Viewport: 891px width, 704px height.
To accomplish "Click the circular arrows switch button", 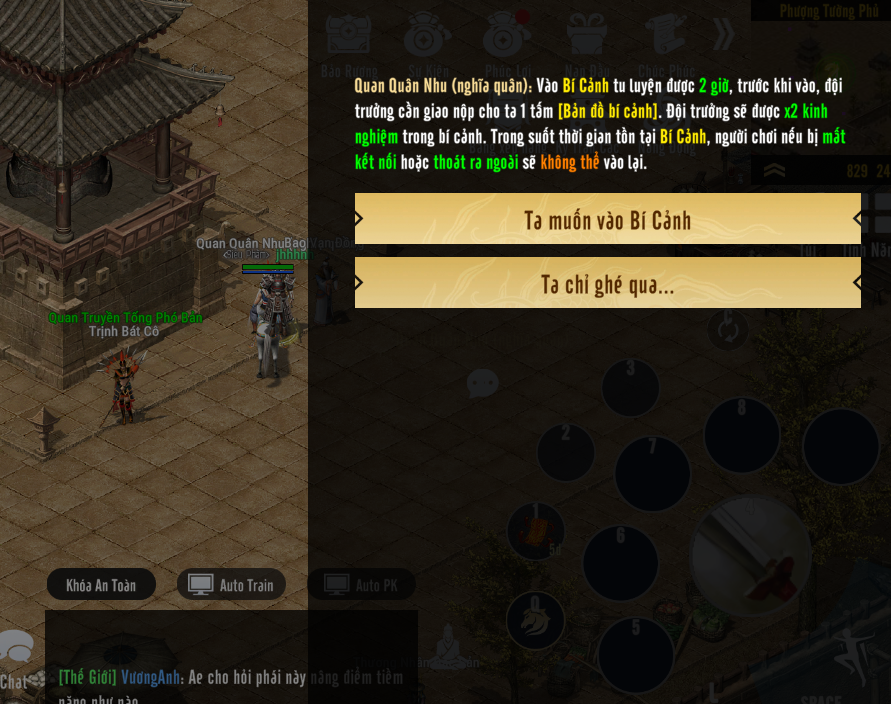I will [x=727, y=329].
